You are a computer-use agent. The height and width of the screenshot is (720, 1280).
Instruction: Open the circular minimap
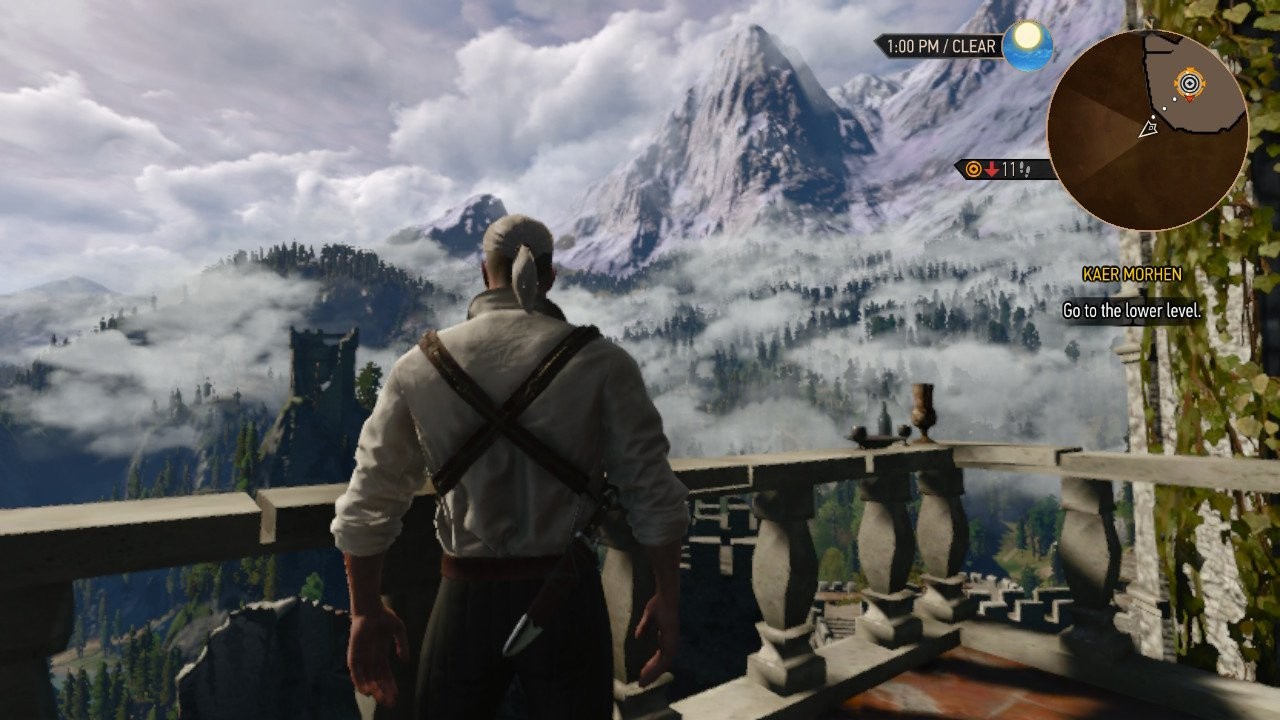[1147, 130]
